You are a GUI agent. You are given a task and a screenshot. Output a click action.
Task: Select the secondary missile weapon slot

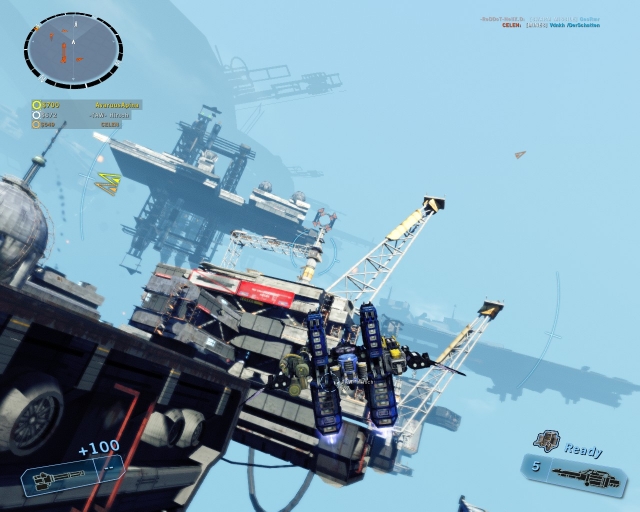coord(576,471)
